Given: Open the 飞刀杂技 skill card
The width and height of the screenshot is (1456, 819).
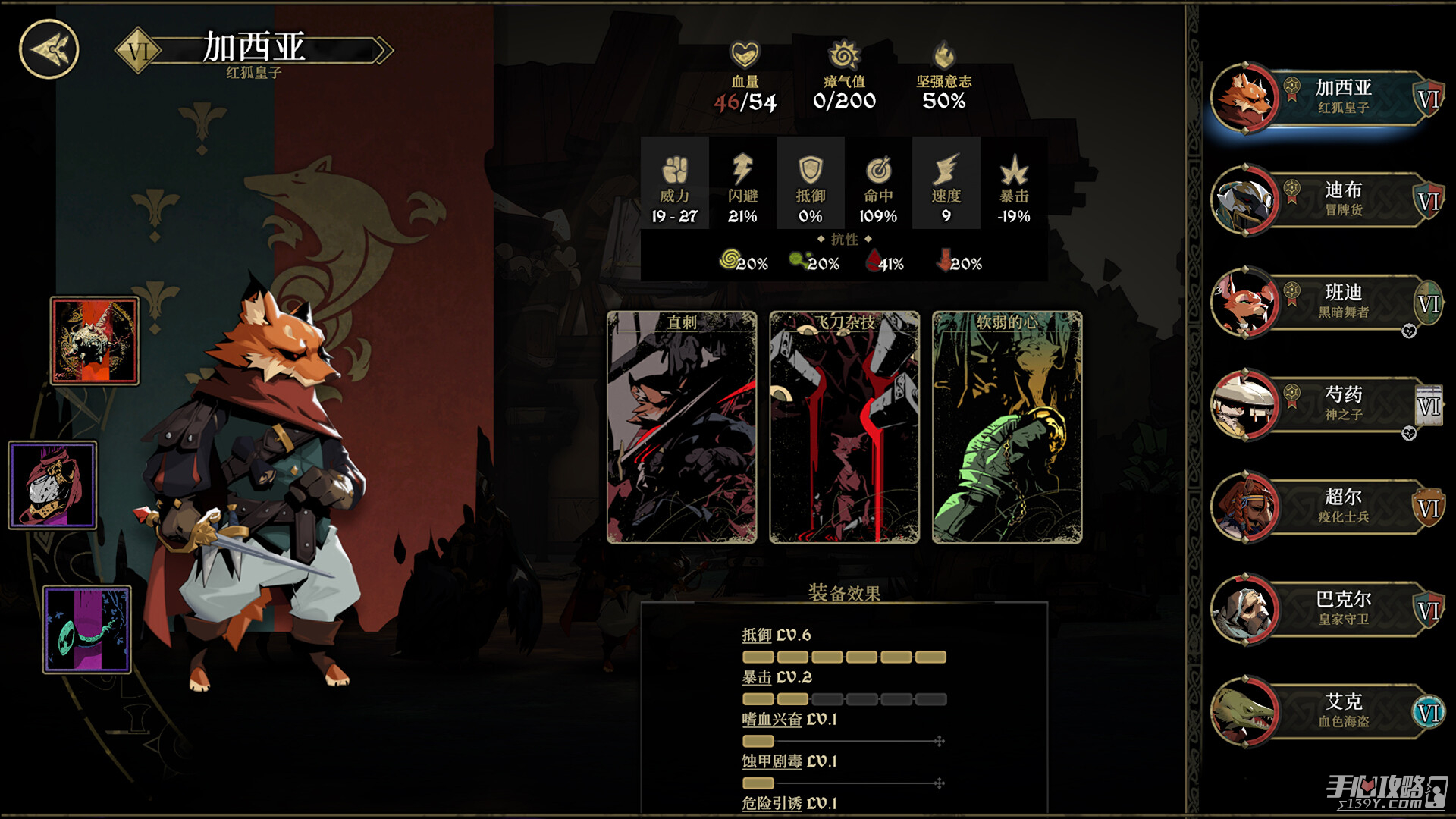Looking at the screenshot, I should pos(844,428).
